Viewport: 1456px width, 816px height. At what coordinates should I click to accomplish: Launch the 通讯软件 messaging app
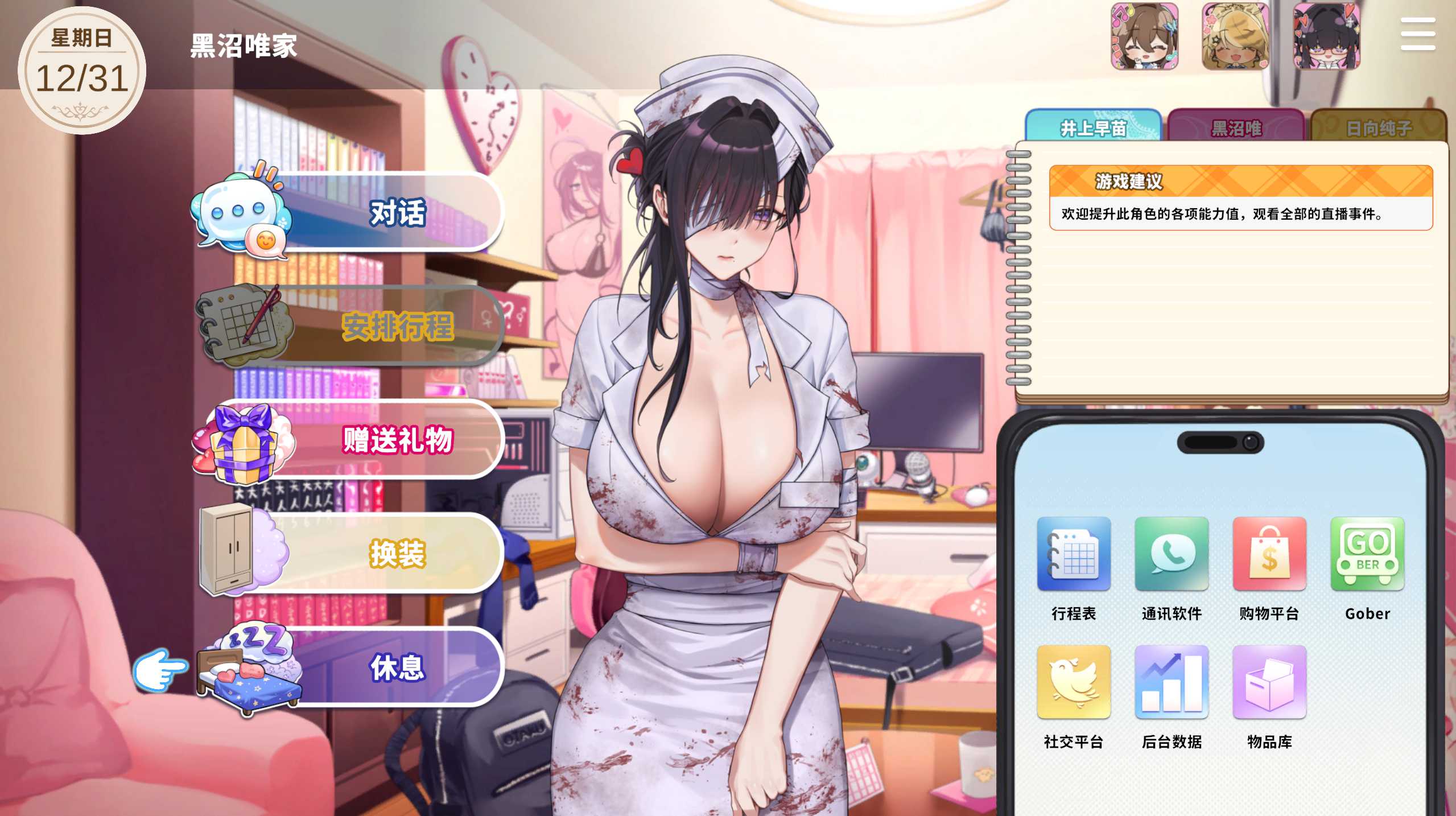[x=1172, y=554]
